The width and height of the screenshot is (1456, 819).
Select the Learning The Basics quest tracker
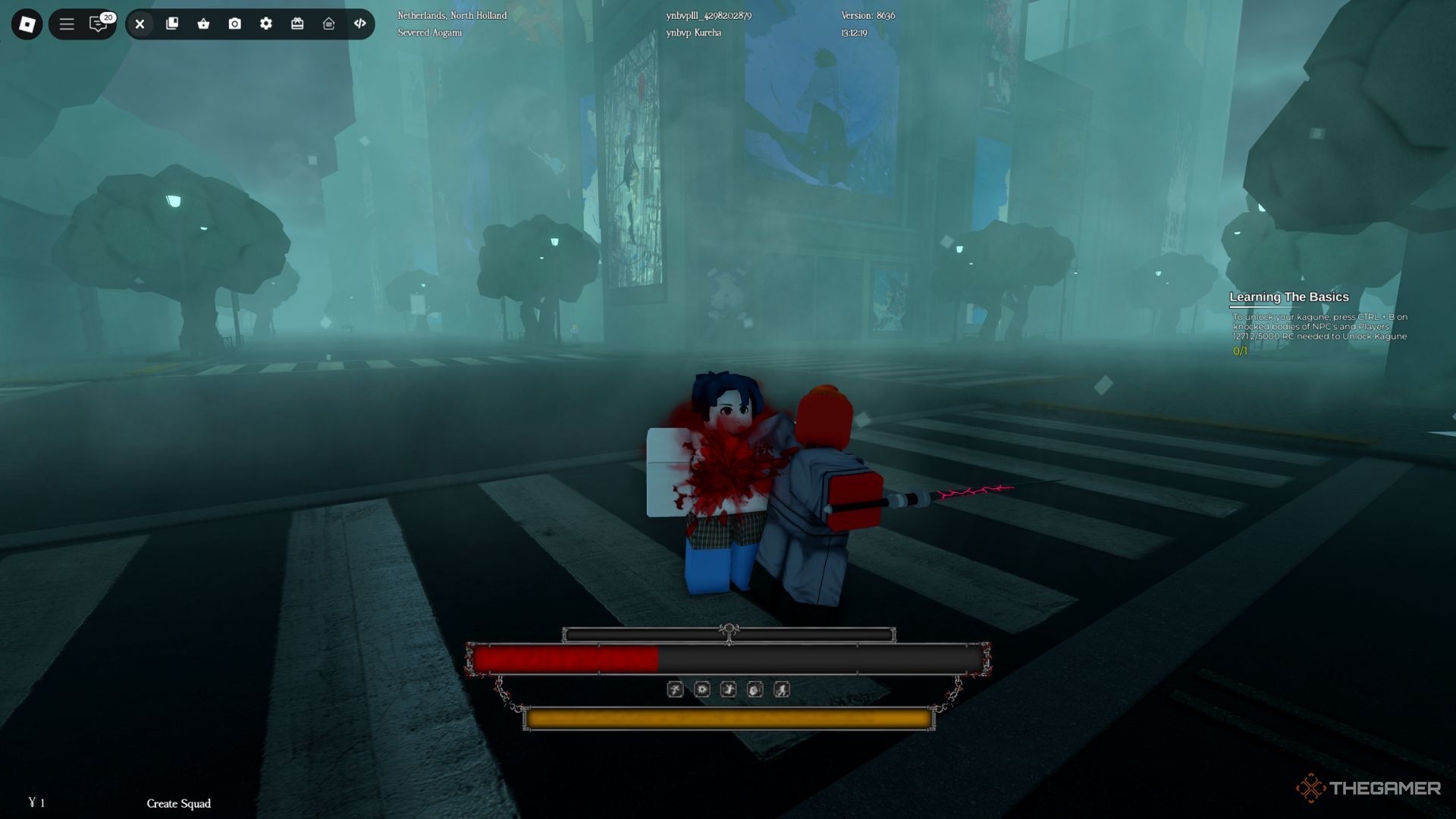(1288, 297)
